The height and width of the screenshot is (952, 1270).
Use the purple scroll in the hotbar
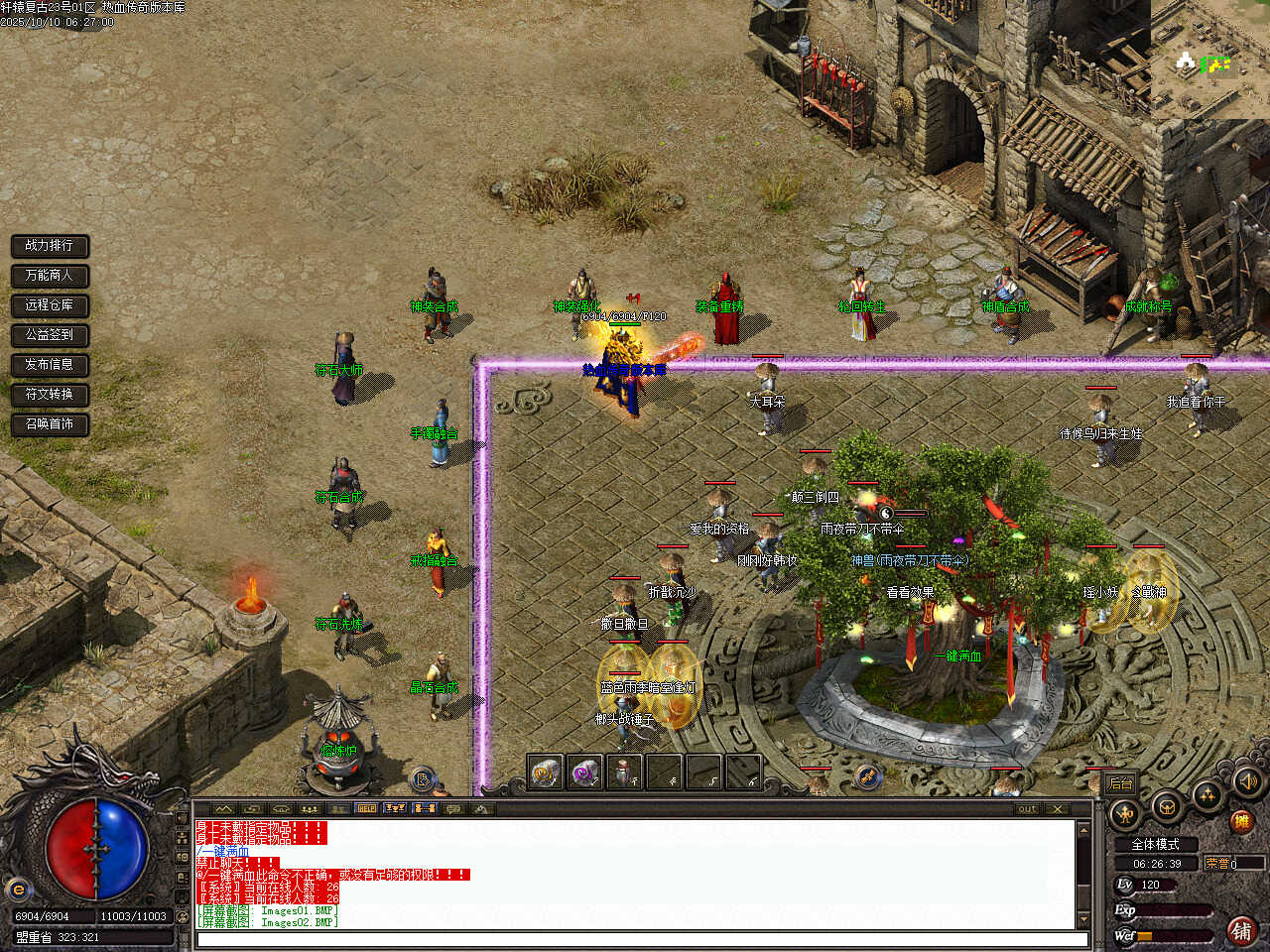(x=585, y=772)
